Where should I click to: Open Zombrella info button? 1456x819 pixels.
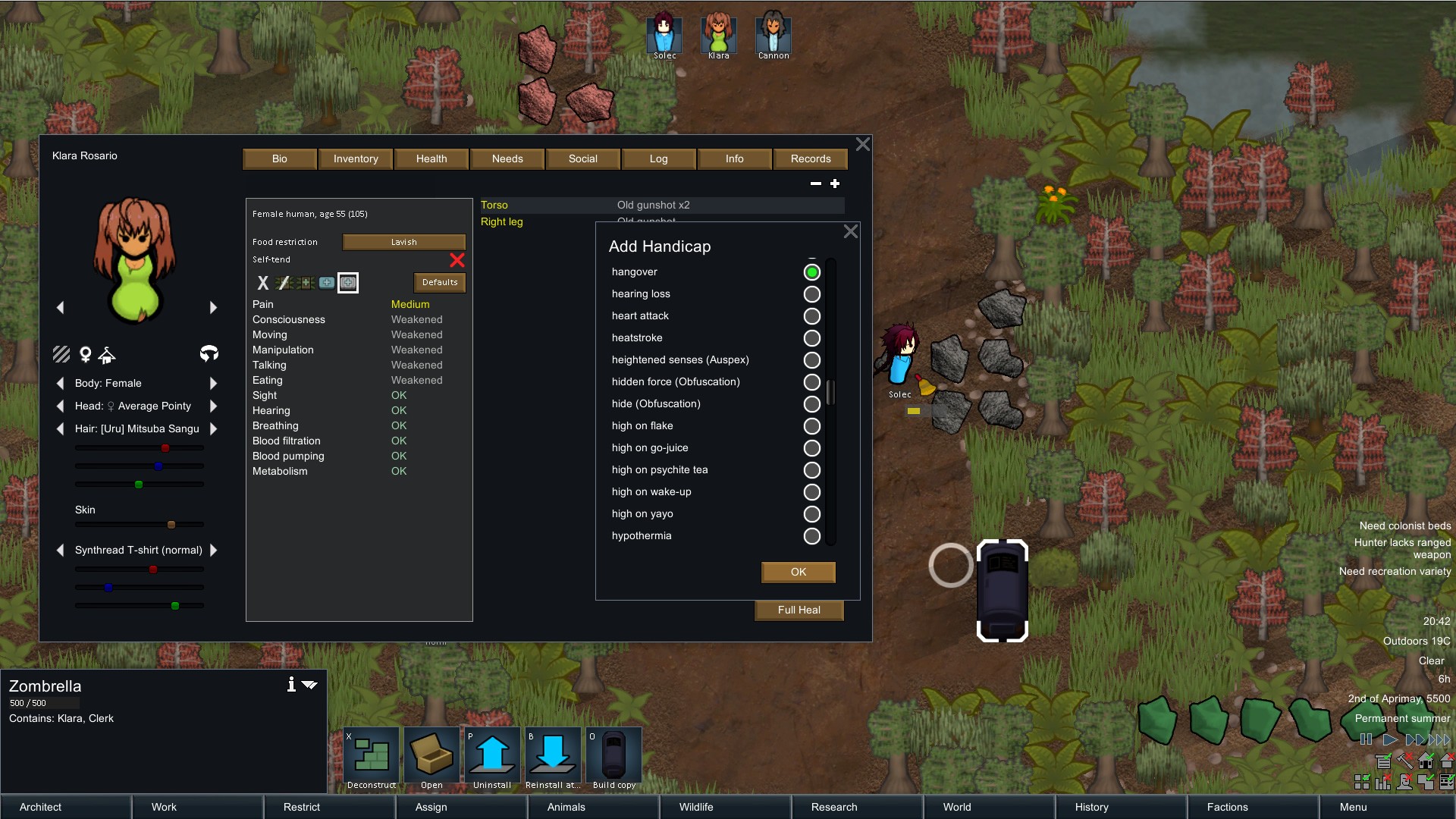pos(291,685)
